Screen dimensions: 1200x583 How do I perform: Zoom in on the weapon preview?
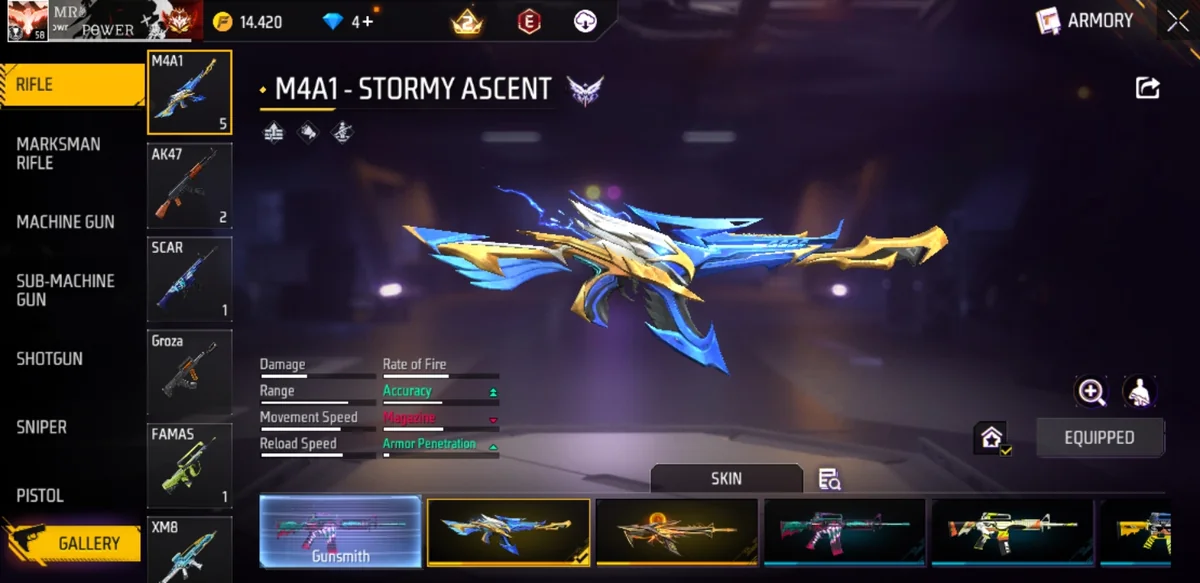(1090, 392)
